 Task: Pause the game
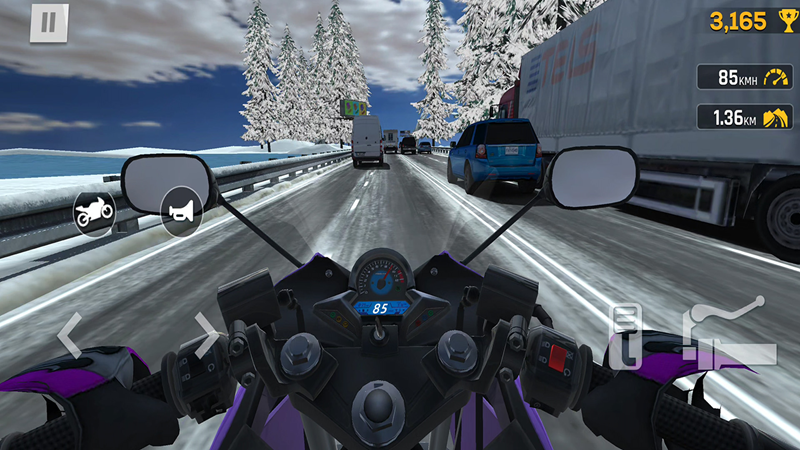[47, 23]
